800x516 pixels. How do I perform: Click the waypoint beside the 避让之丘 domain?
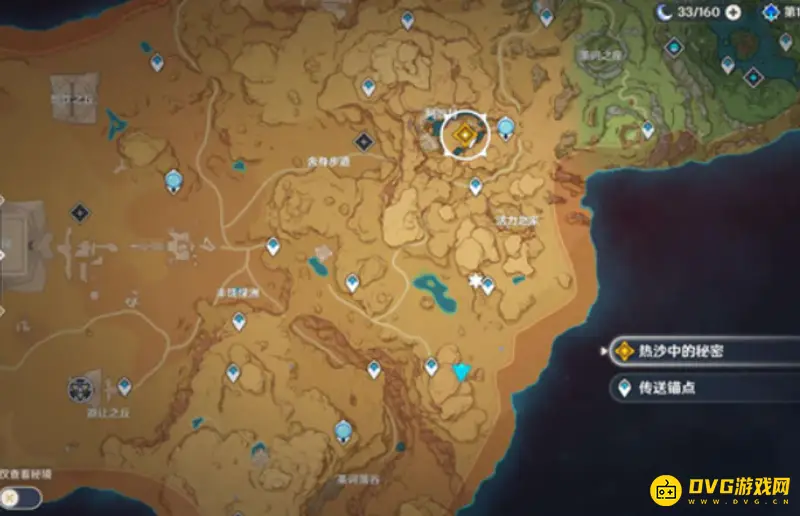(x=124, y=384)
